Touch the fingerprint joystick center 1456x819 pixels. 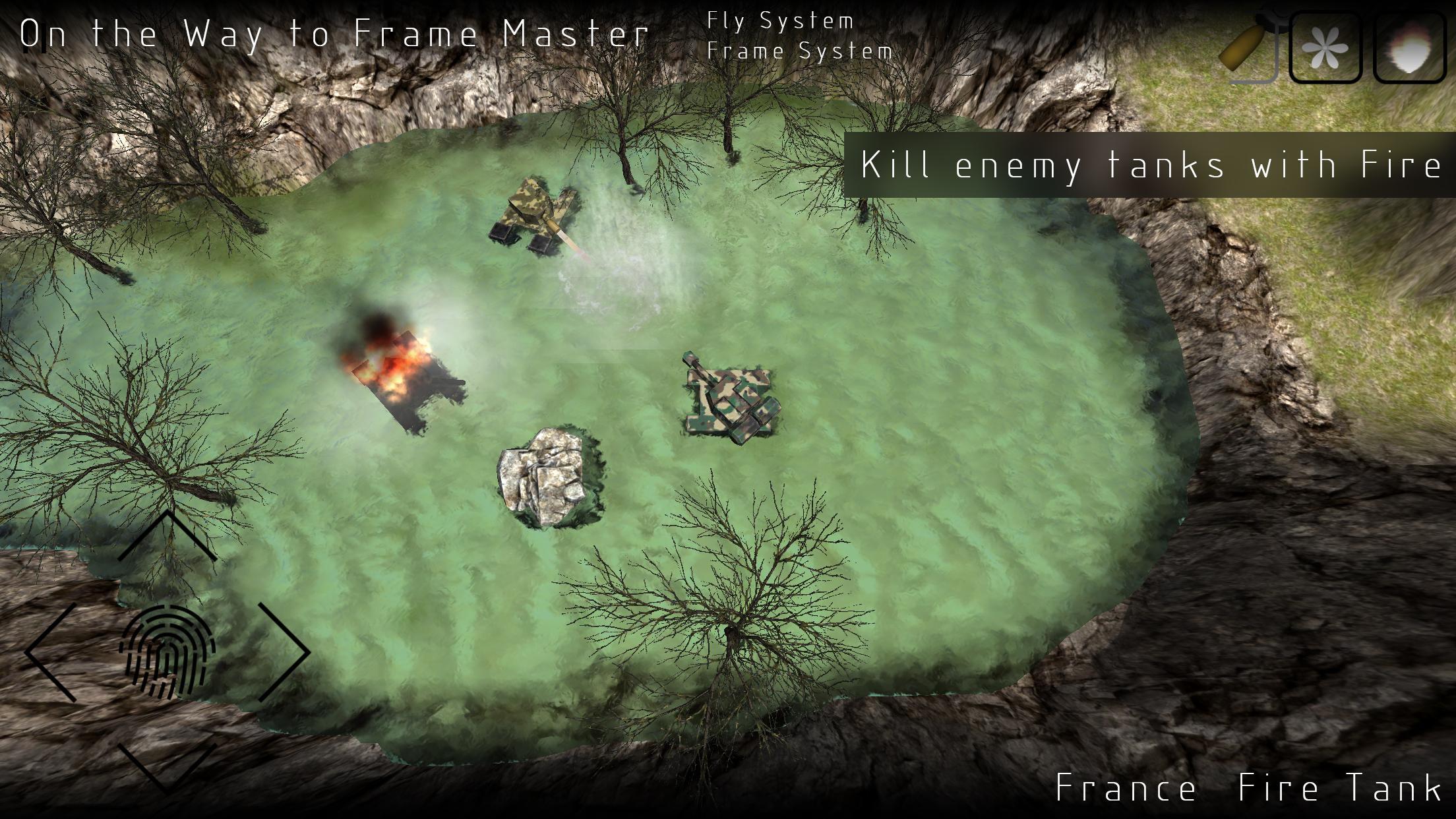(x=167, y=652)
